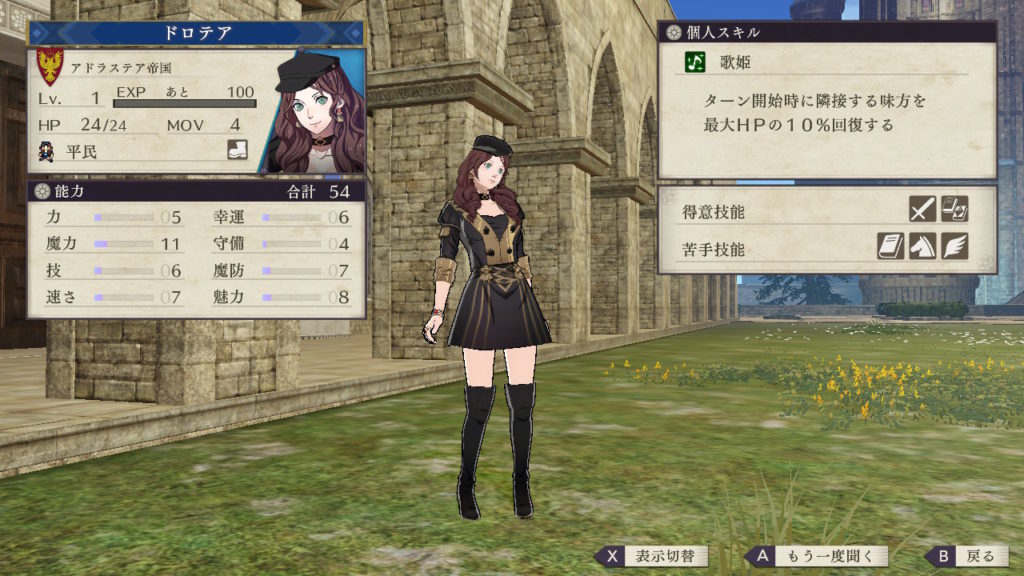Screen dimensions: 1024x576
Task: Select the wing flying skill icon
Action: [x=955, y=246]
